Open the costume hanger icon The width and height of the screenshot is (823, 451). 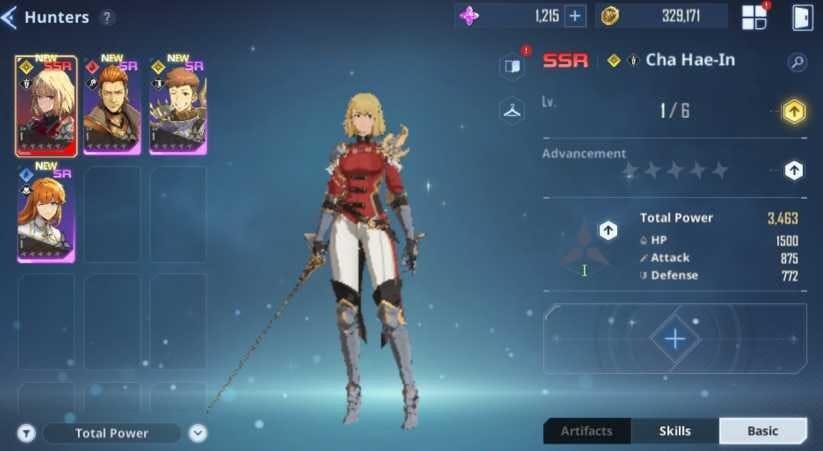[512, 110]
